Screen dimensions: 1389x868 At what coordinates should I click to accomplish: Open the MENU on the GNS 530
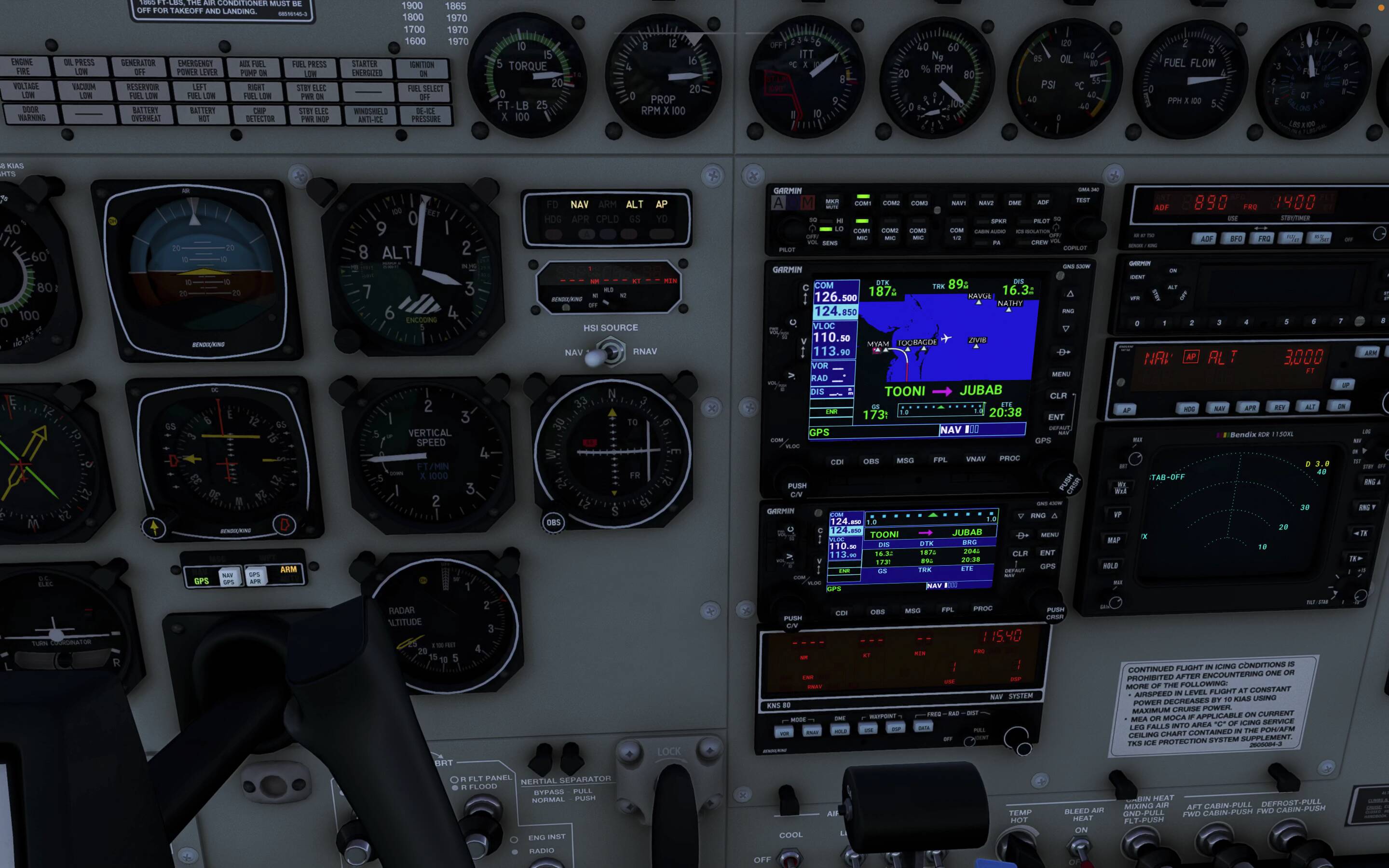tap(1061, 374)
